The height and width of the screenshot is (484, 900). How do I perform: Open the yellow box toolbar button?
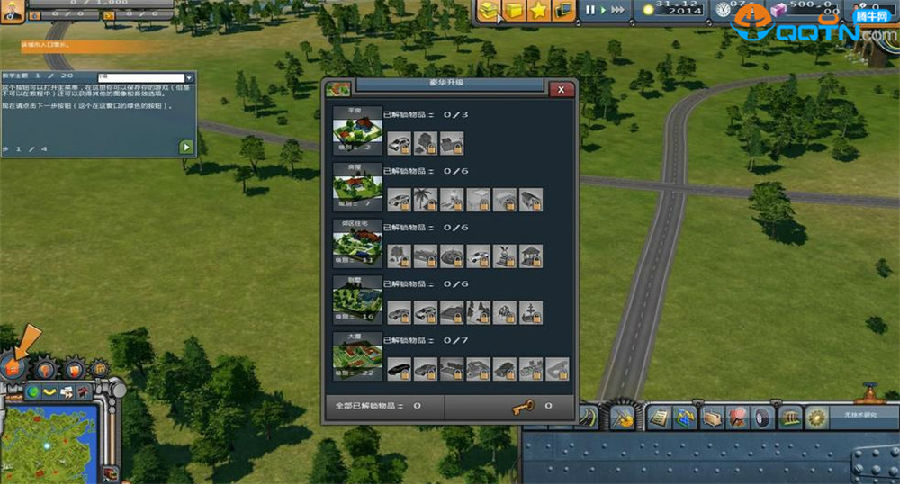[x=513, y=11]
